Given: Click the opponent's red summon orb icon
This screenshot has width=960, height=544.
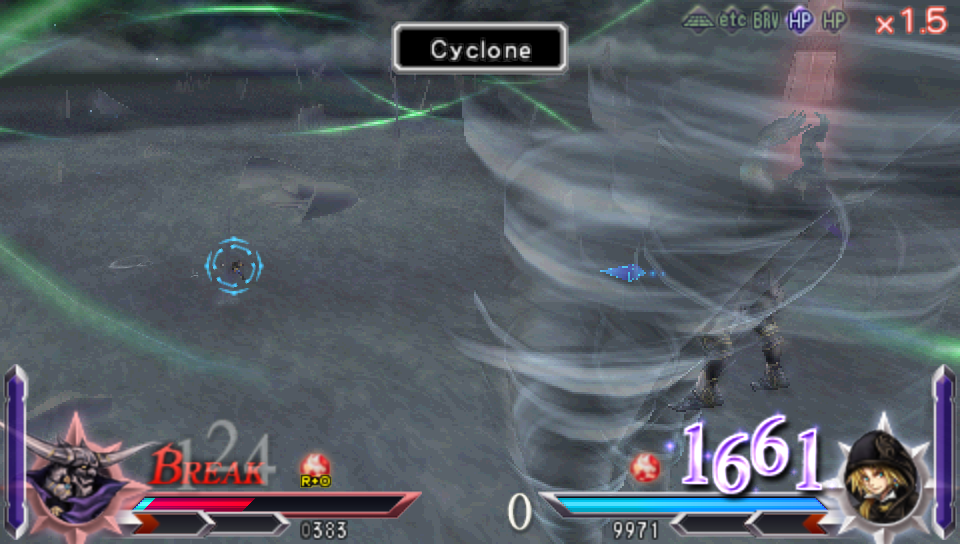Looking at the screenshot, I should click(644, 467).
